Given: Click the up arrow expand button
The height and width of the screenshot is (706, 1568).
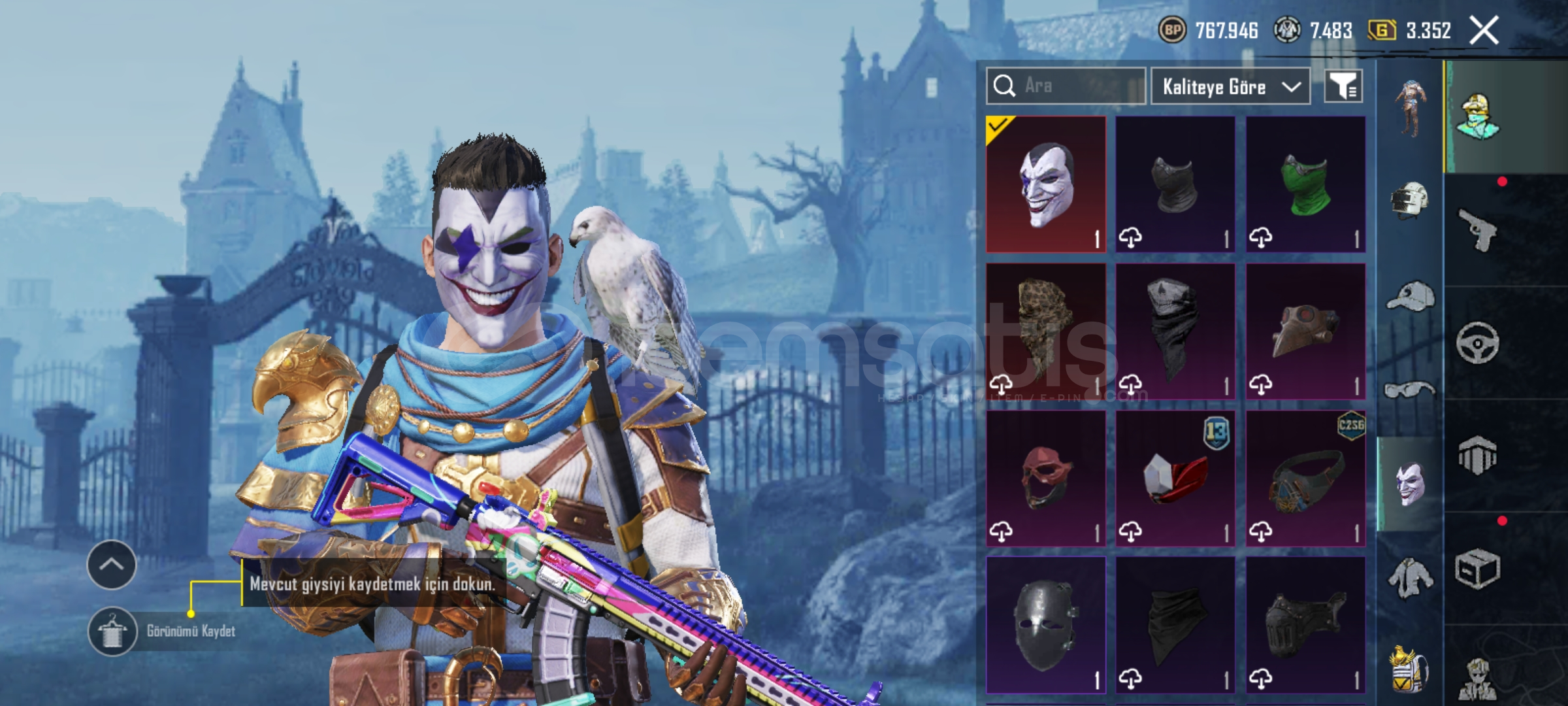Looking at the screenshot, I should point(112,565).
